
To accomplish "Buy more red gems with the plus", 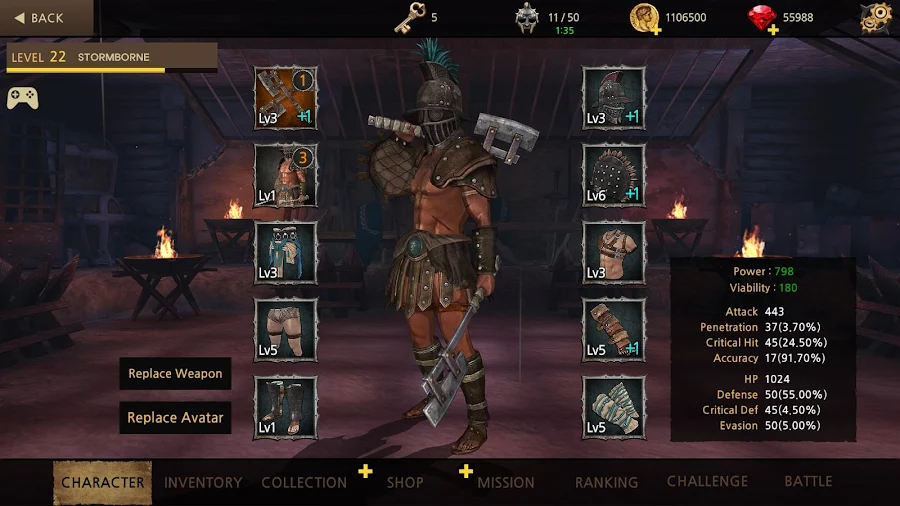I will [x=773, y=30].
